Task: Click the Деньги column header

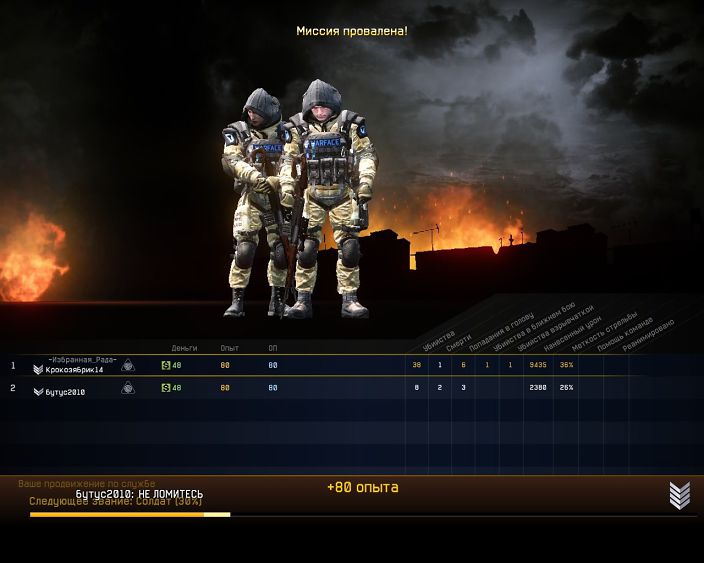Action: point(184,347)
